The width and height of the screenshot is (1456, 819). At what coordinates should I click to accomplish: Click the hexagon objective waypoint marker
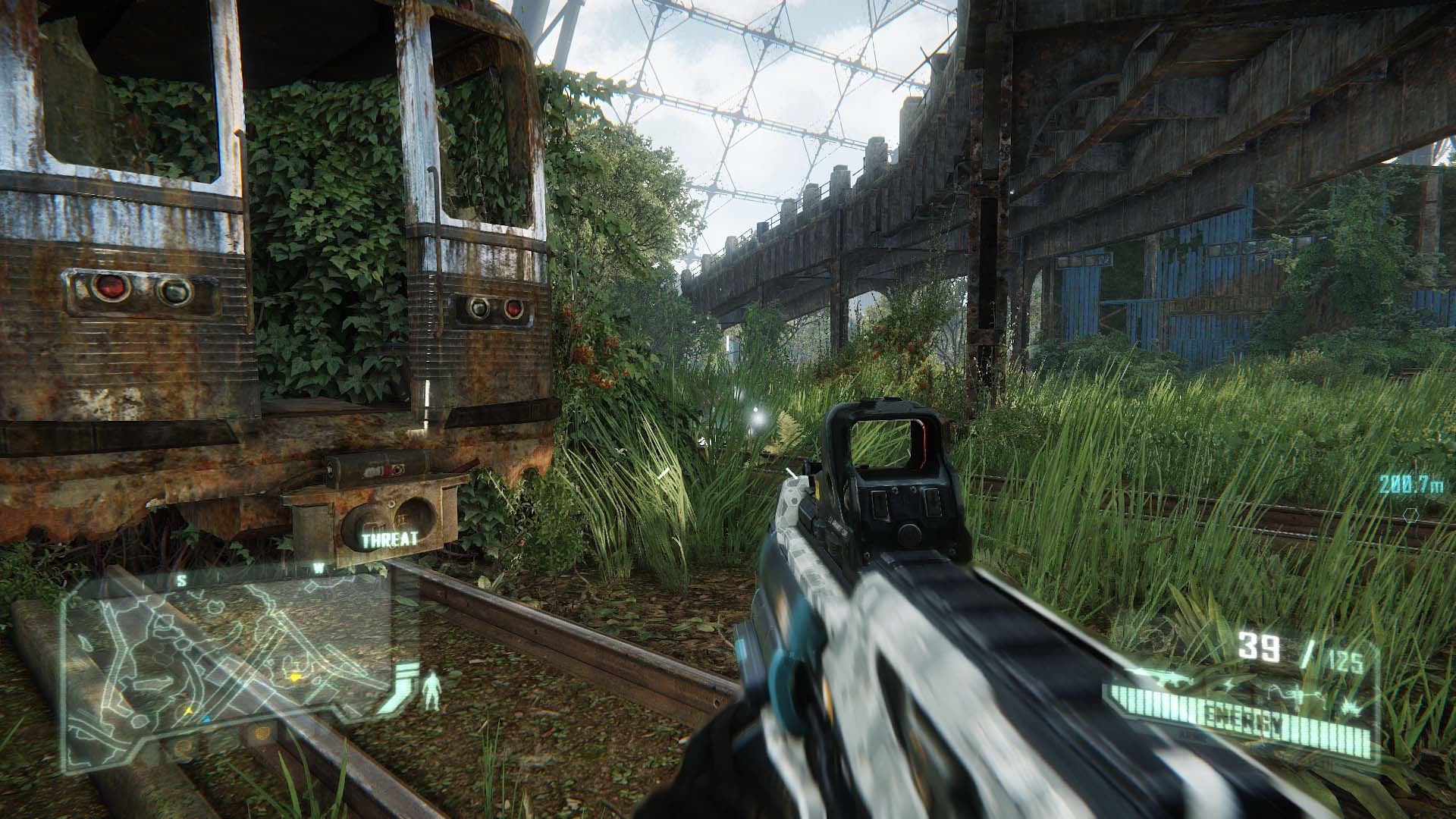coord(1411,515)
